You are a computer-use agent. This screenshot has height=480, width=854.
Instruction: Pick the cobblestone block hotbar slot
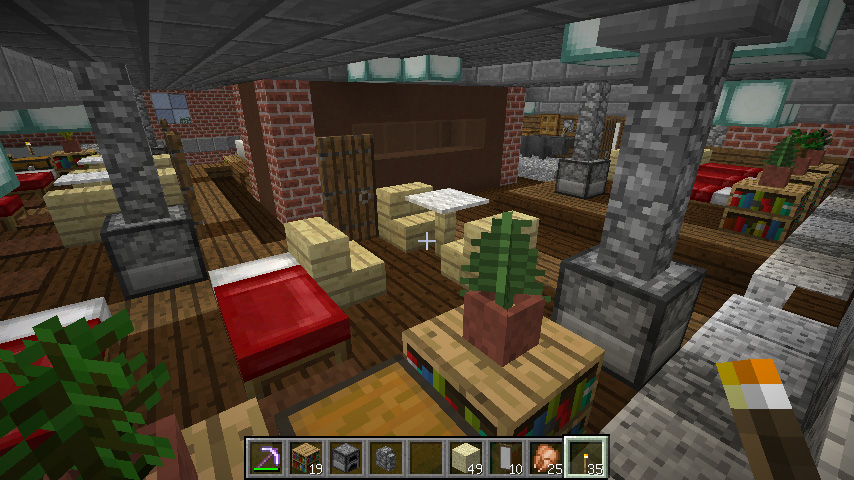(x=386, y=458)
